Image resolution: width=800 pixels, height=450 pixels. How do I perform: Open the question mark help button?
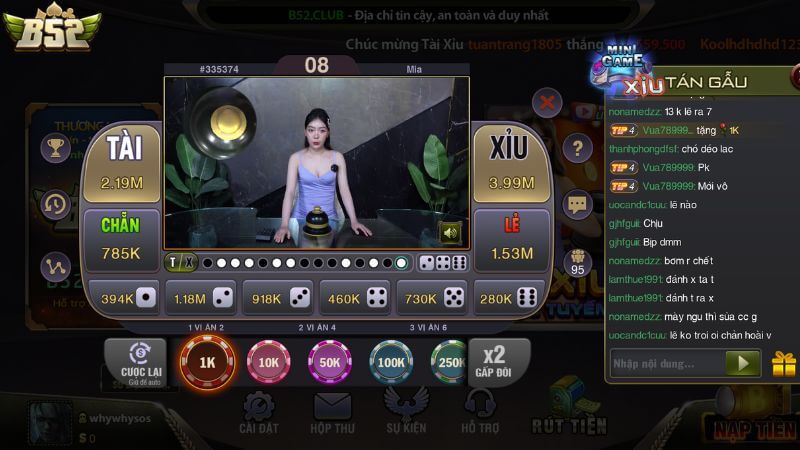(577, 149)
